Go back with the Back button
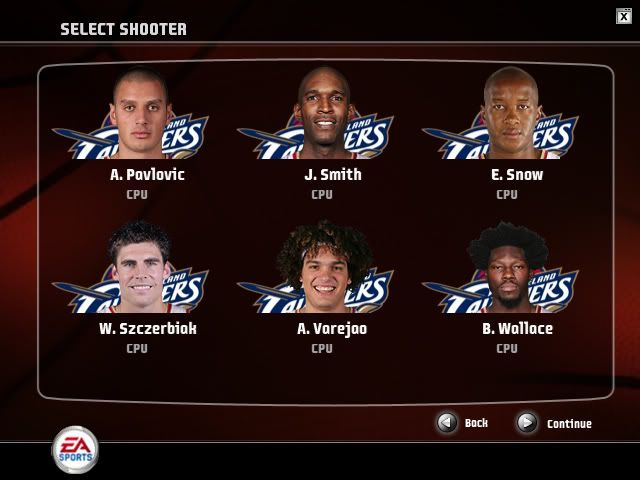 [x=449, y=423]
